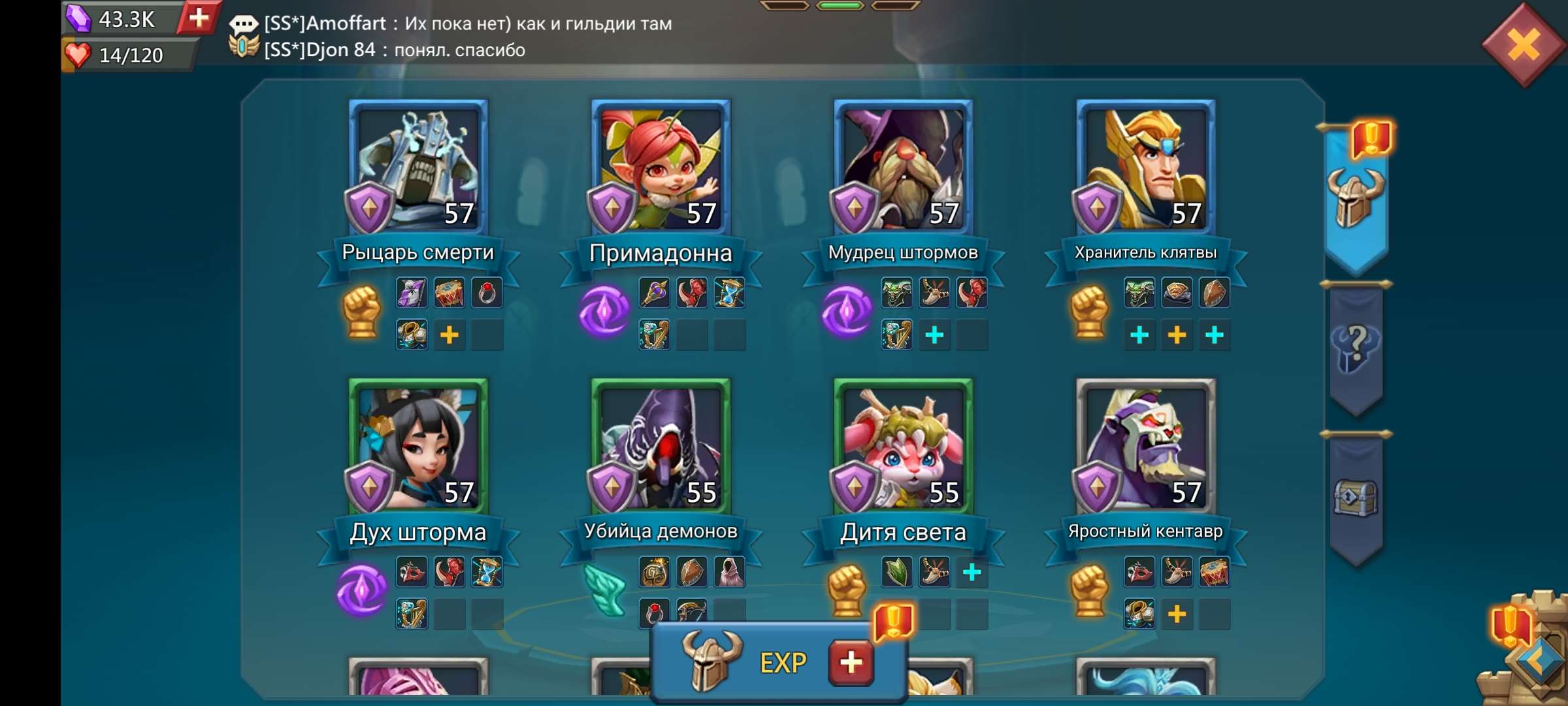The width and height of the screenshot is (1568, 706).
Task: Switch to the treasure chest tab
Action: pos(1356,498)
